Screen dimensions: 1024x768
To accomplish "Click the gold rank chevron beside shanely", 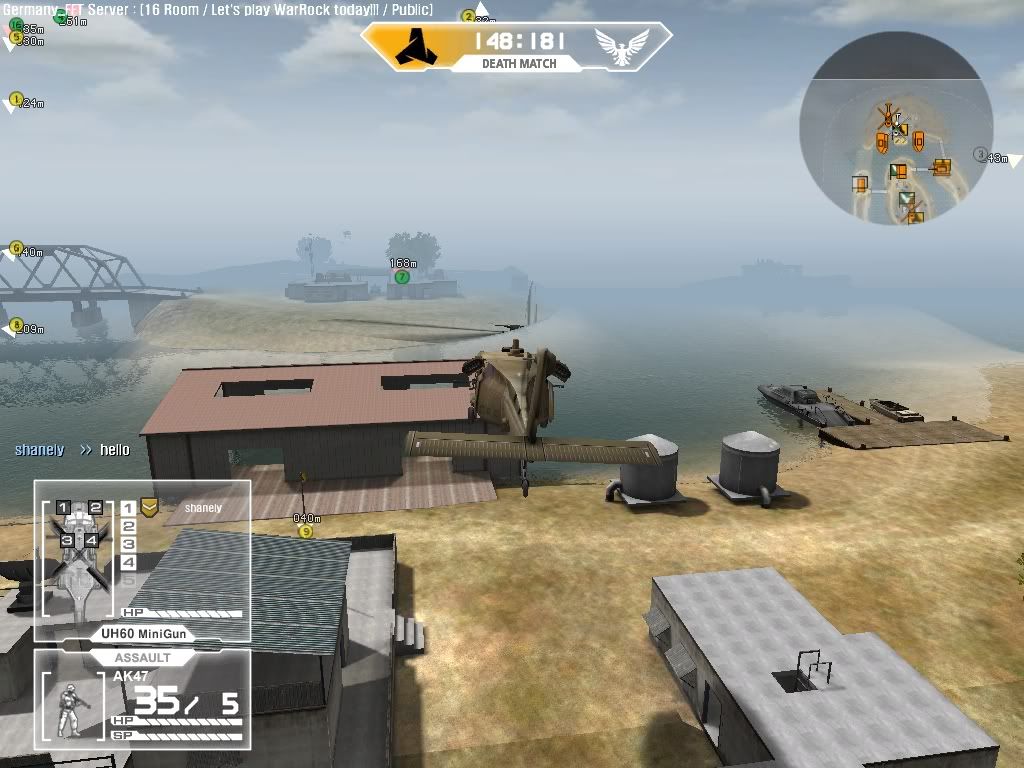I will (x=149, y=507).
